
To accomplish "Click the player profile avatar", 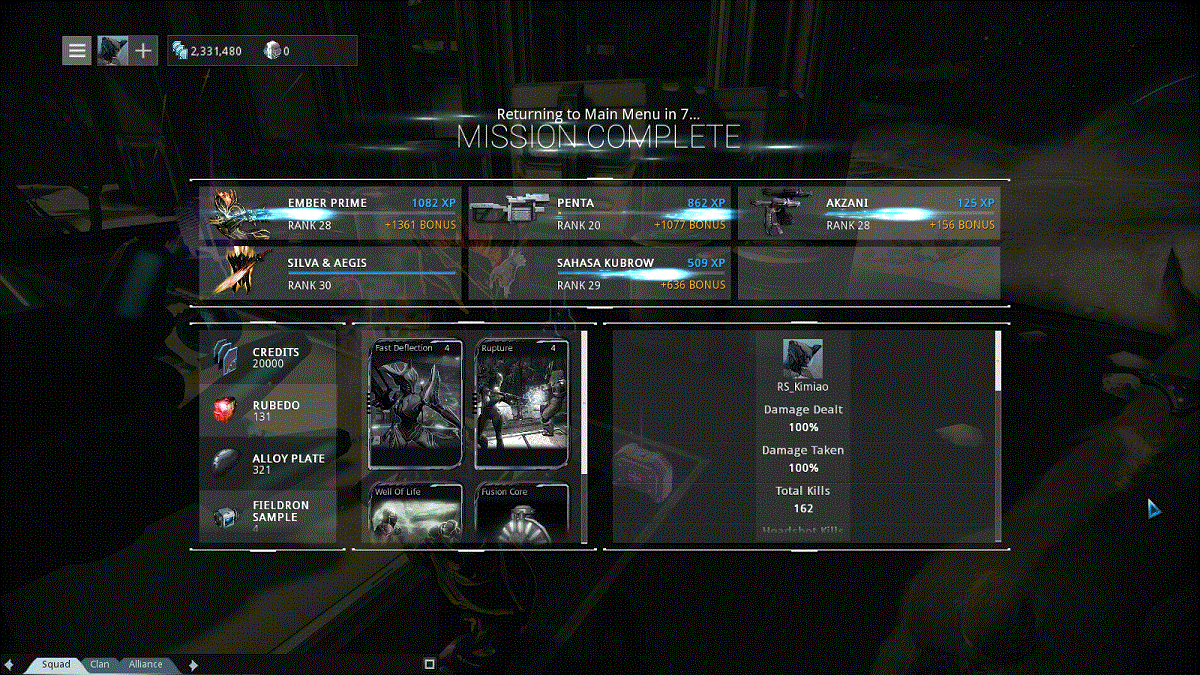I will point(112,50).
